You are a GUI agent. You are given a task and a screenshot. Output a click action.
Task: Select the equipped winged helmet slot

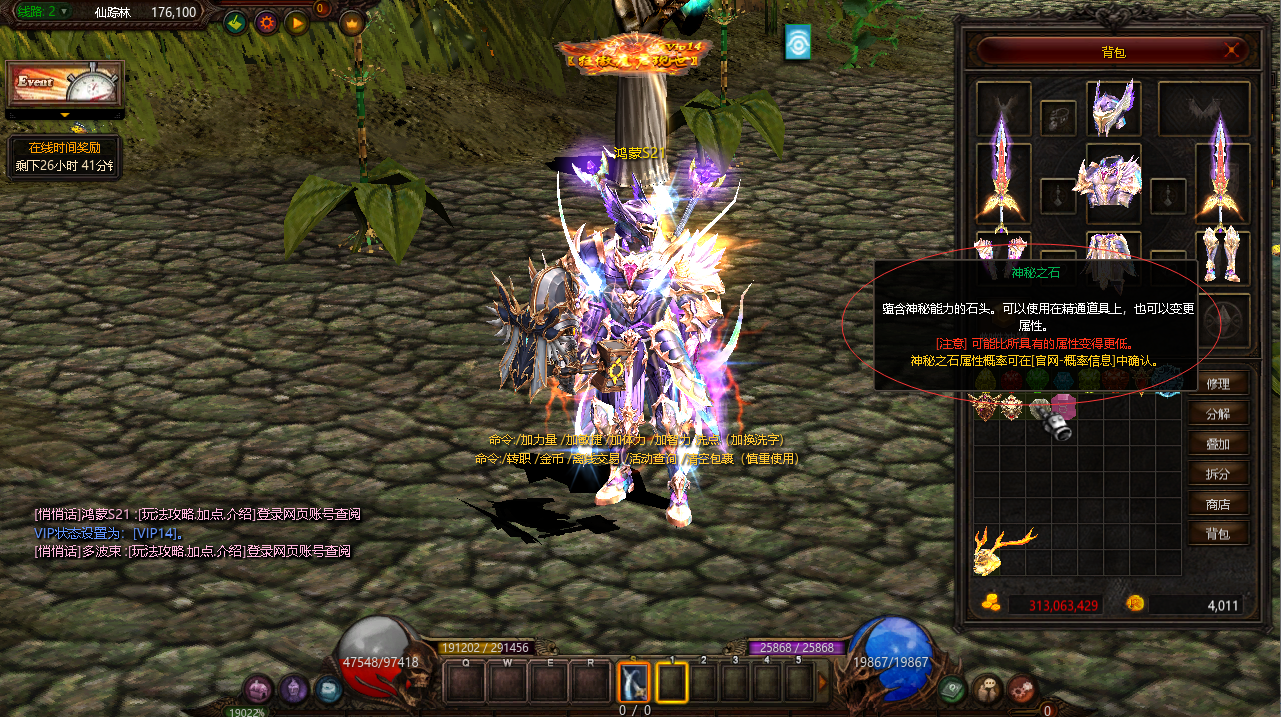tap(1113, 108)
